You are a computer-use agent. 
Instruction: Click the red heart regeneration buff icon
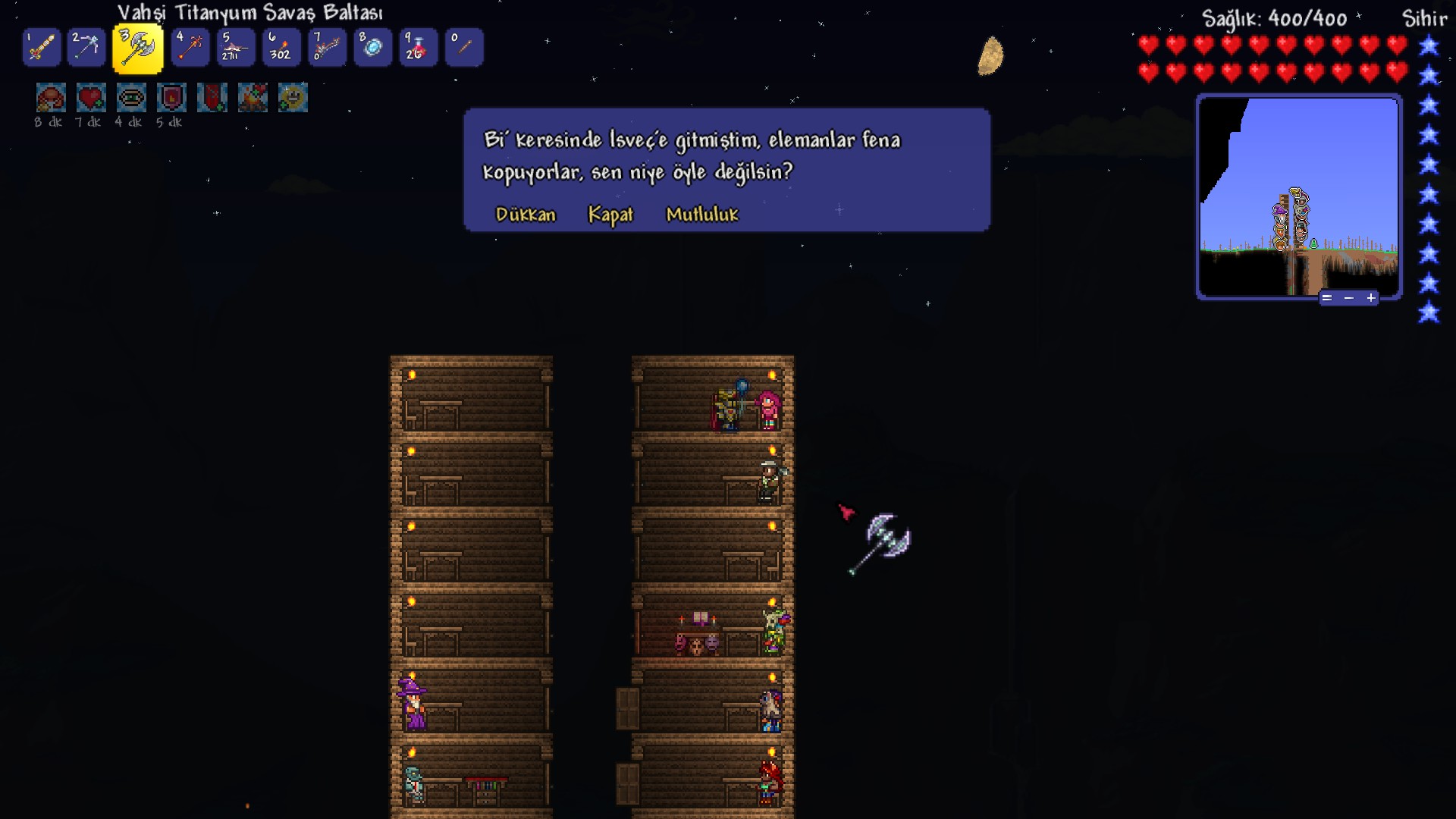pos(91,98)
